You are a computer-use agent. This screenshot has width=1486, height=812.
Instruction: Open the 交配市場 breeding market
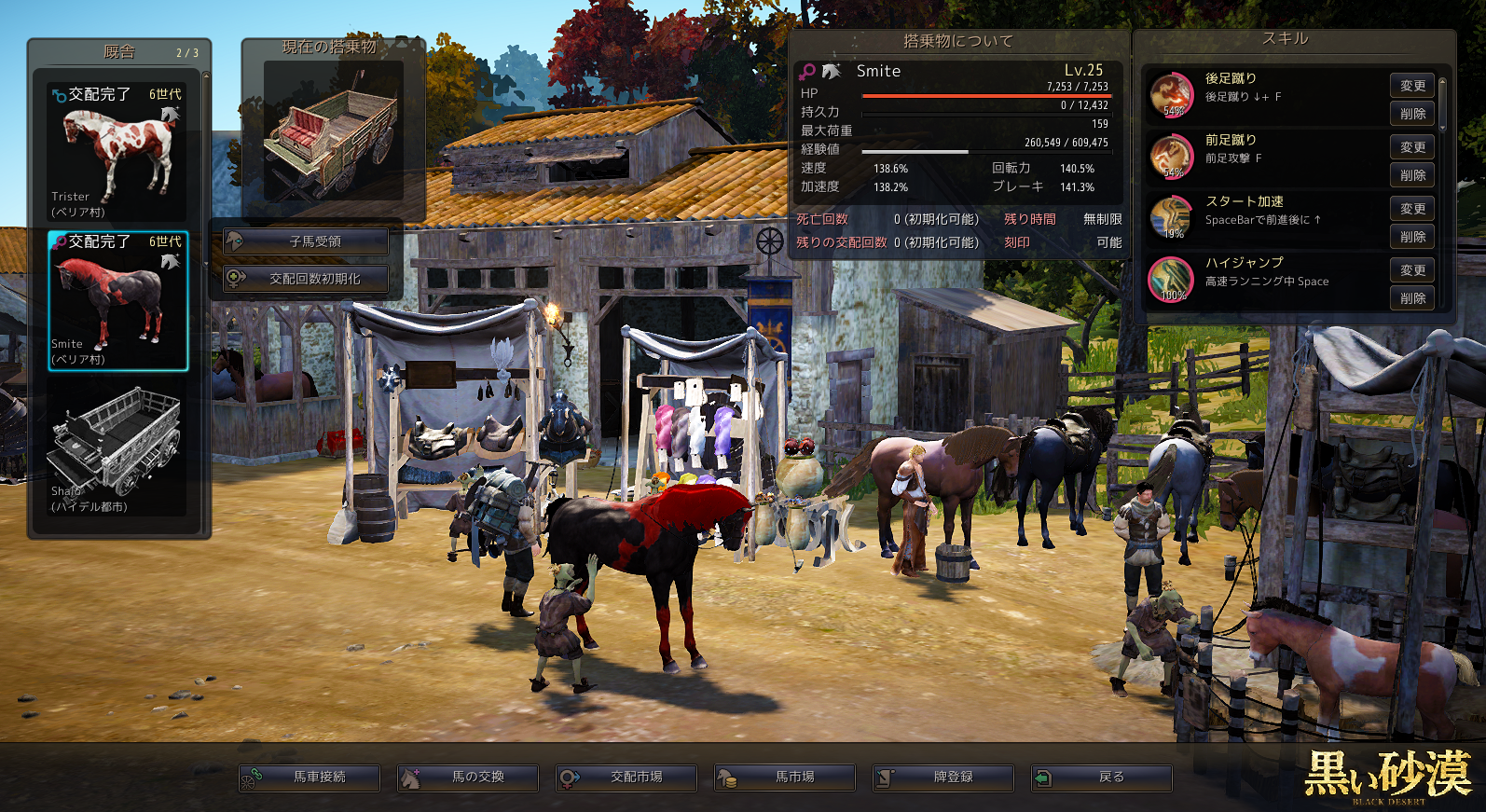click(626, 778)
